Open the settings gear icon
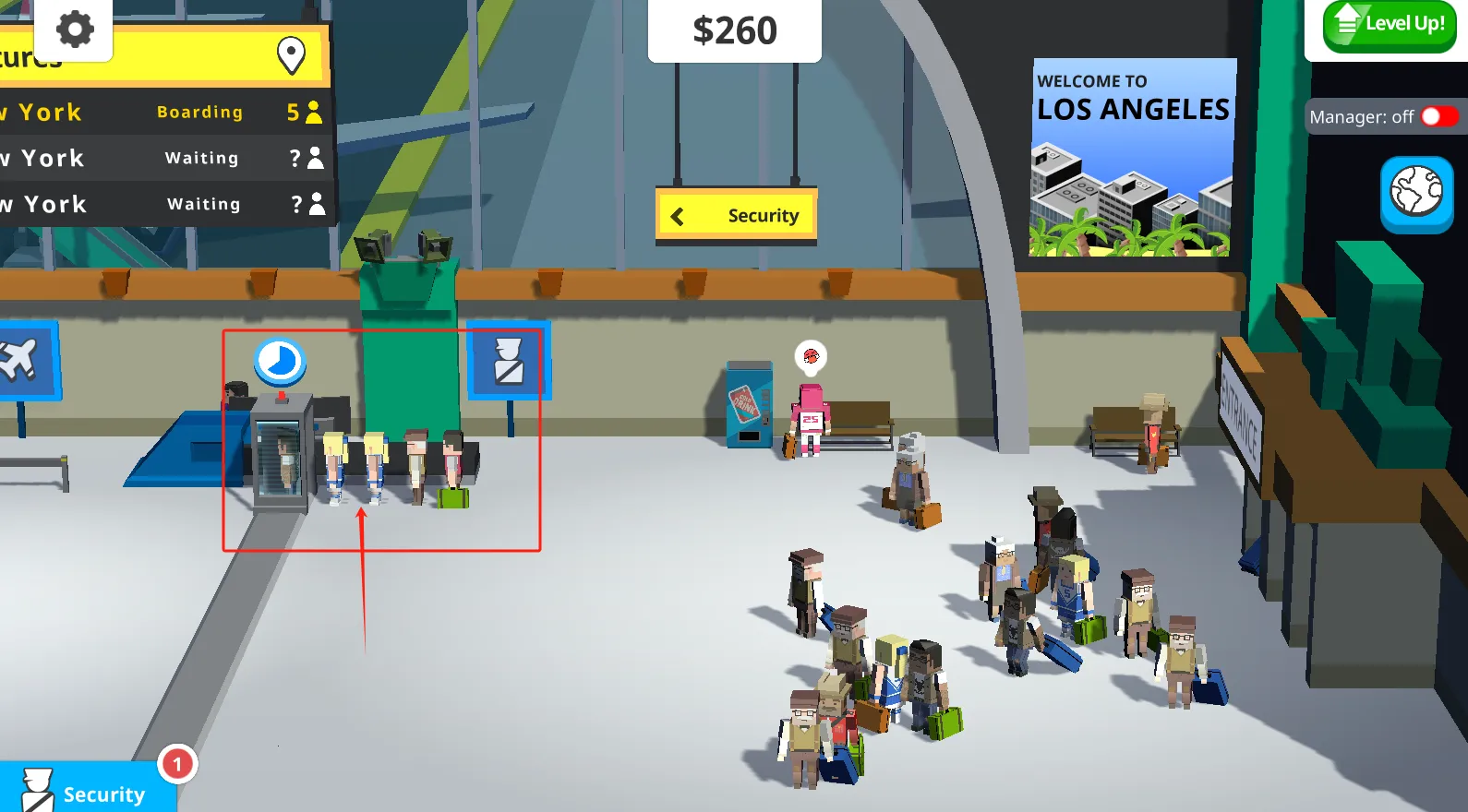The image size is (1468, 812). tap(73, 30)
